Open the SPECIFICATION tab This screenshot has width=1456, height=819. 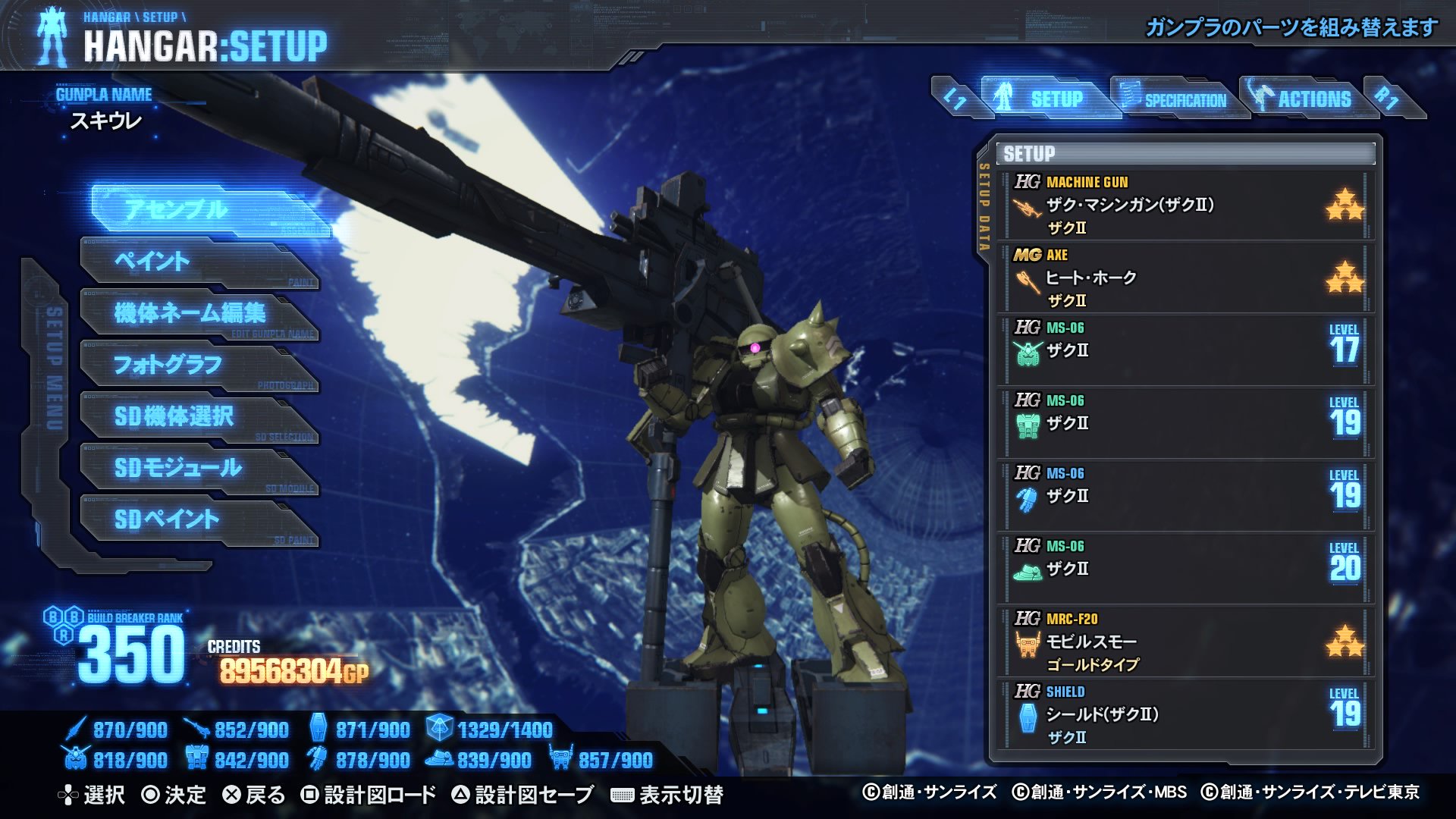click(x=1185, y=99)
